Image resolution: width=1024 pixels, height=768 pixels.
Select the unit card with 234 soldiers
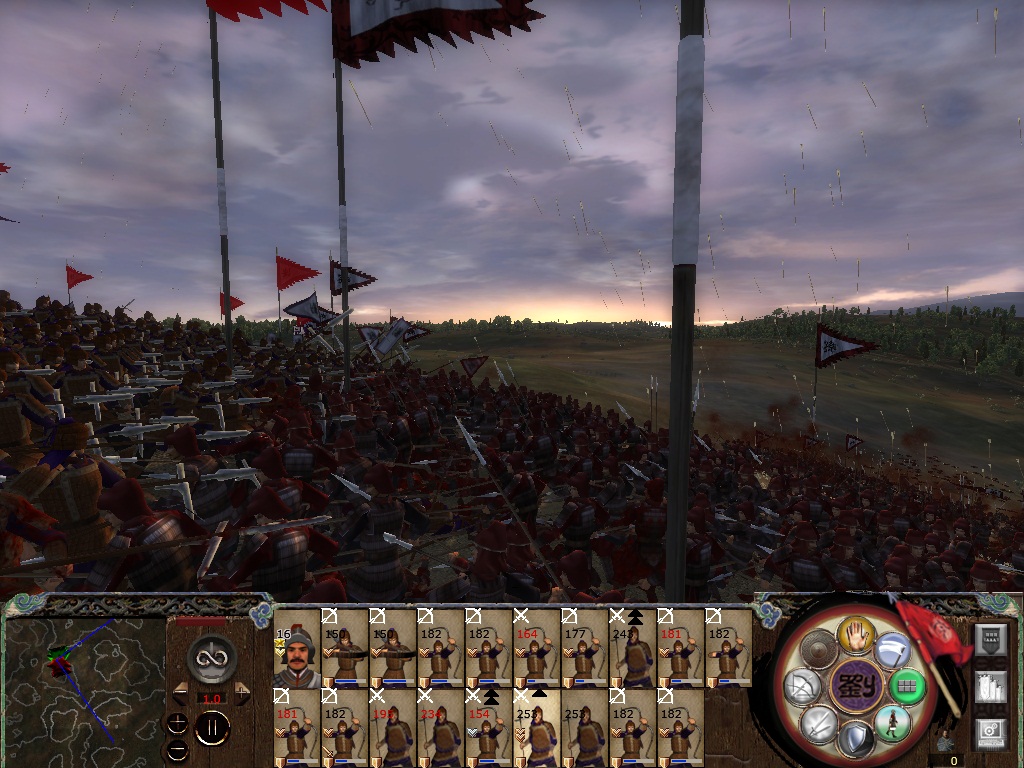click(x=440, y=728)
